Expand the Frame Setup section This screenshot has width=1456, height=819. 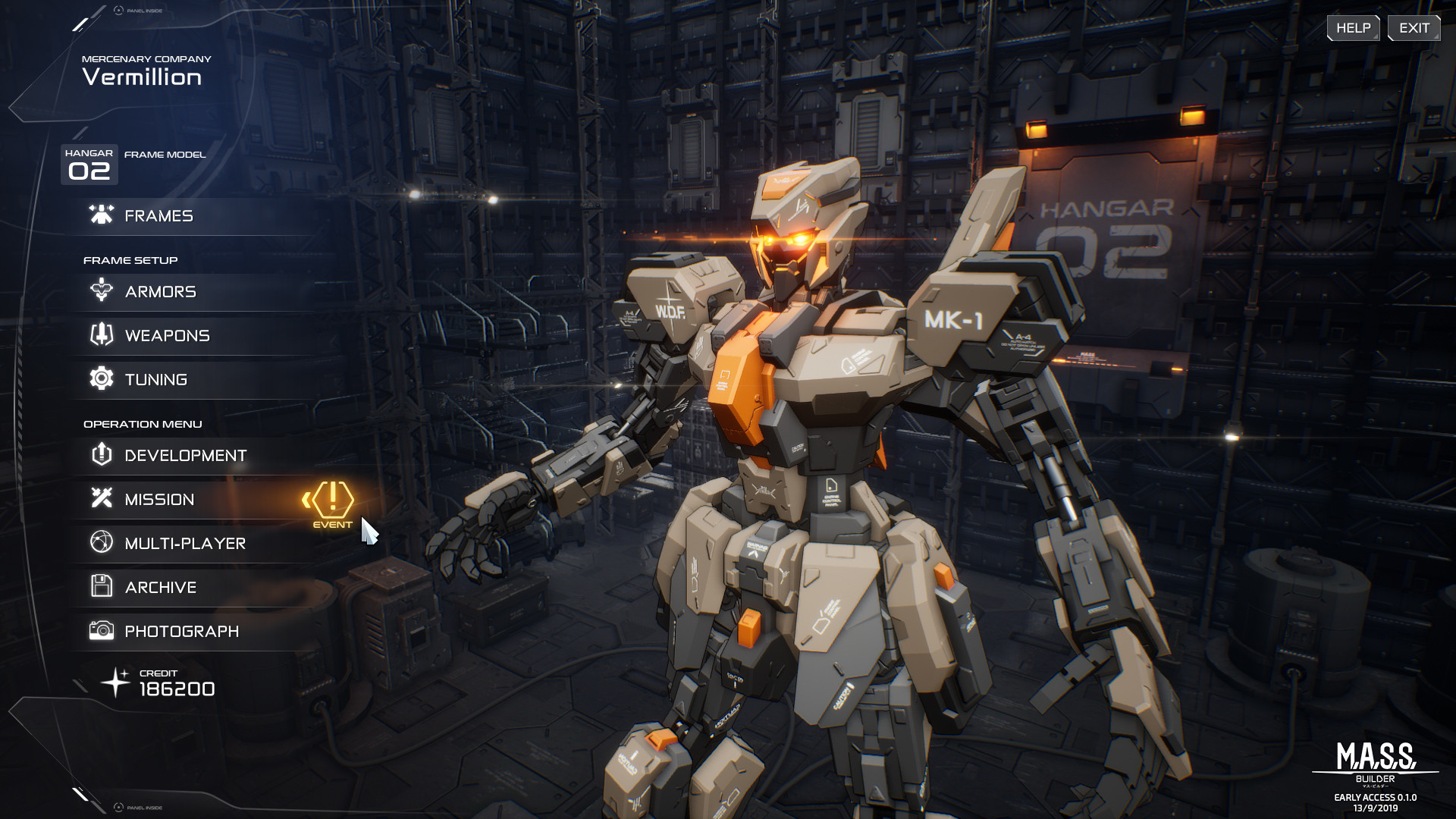pos(130,259)
